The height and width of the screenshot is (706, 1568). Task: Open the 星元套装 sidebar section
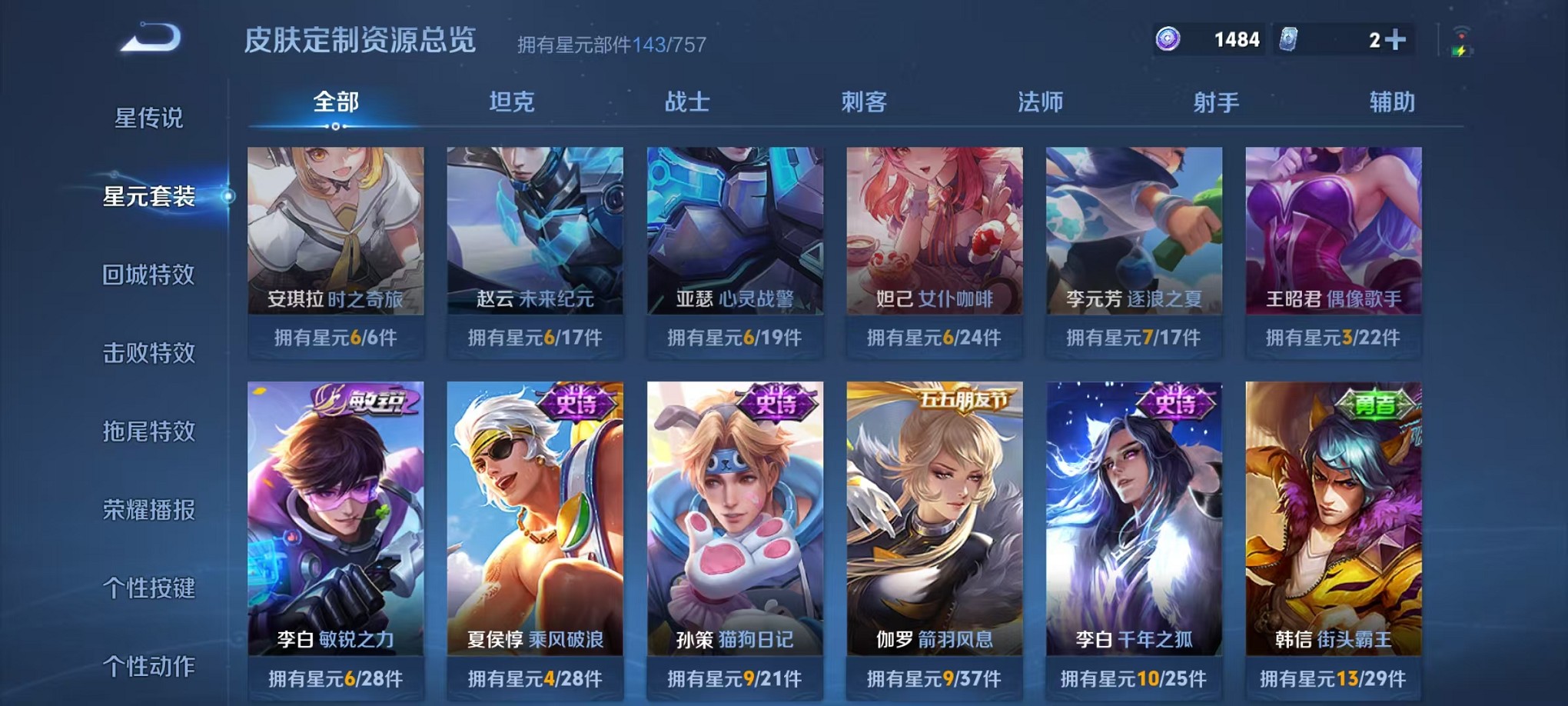point(151,196)
